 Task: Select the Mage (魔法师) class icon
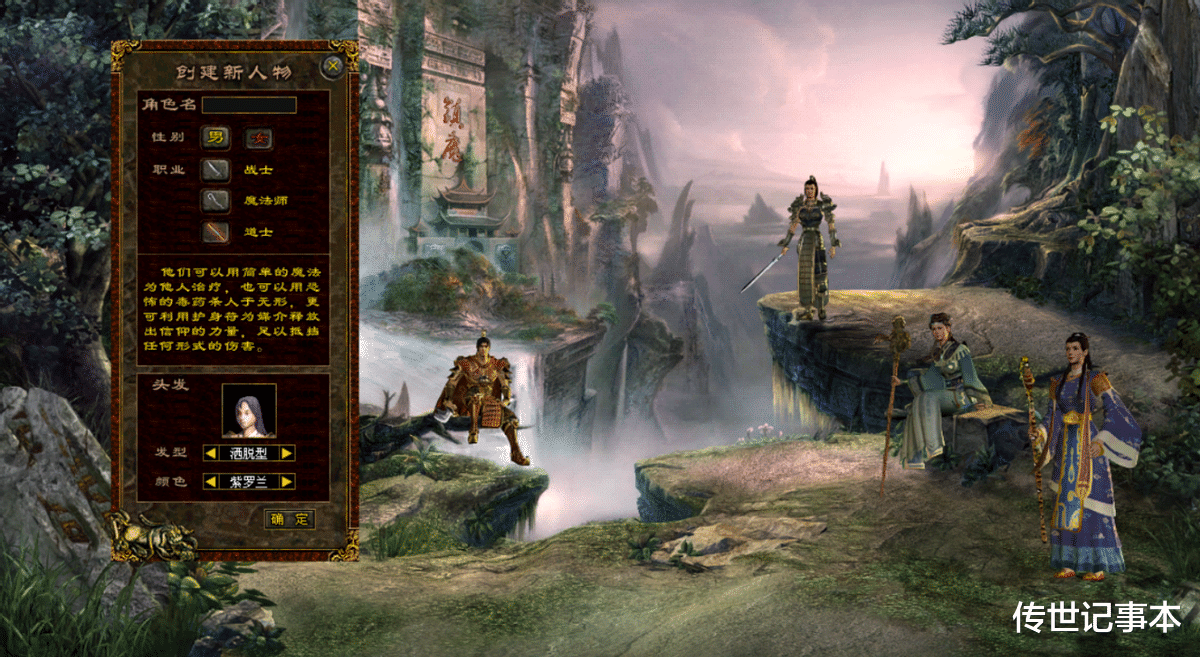215,200
